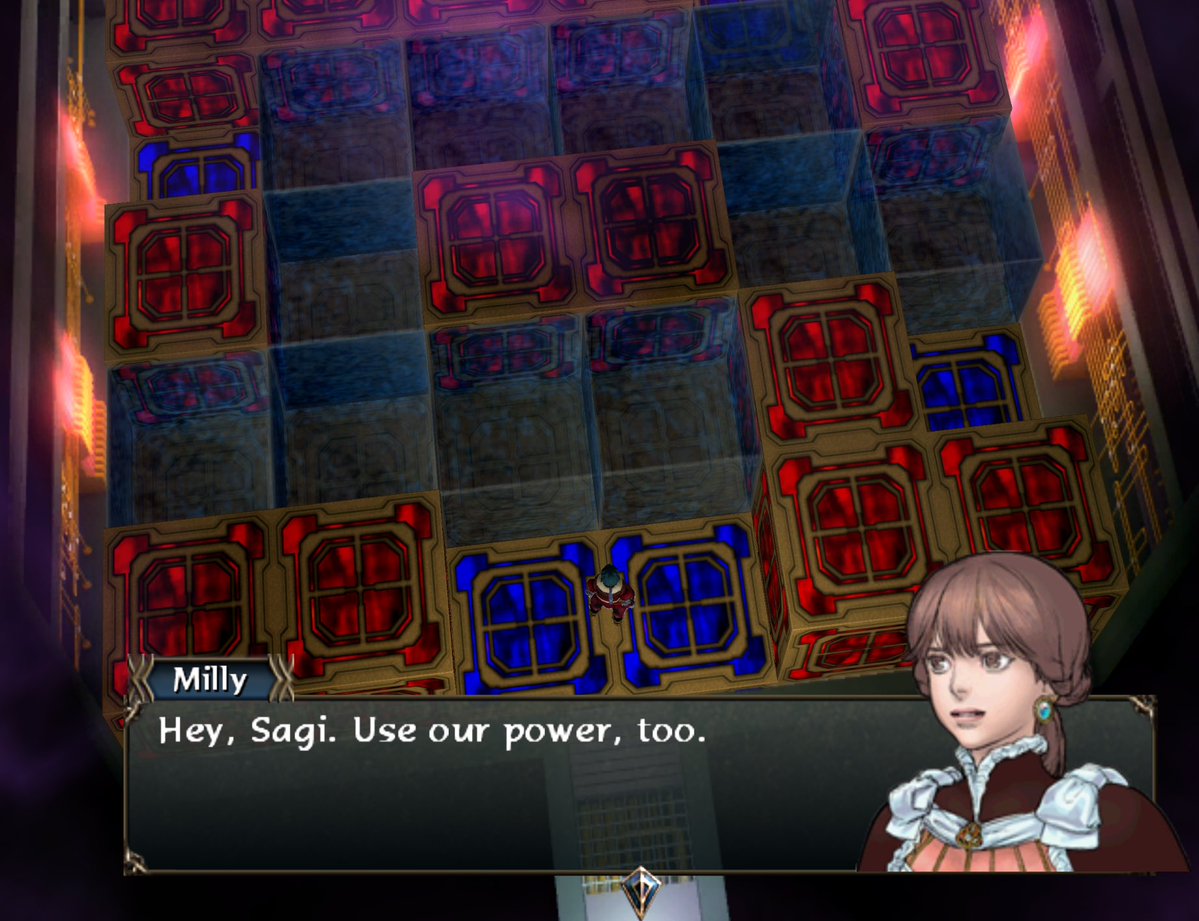This screenshot has height=921, width=1199.
Task: Click the diamond continue indicator below the dialogue
Action: point(638,889)
